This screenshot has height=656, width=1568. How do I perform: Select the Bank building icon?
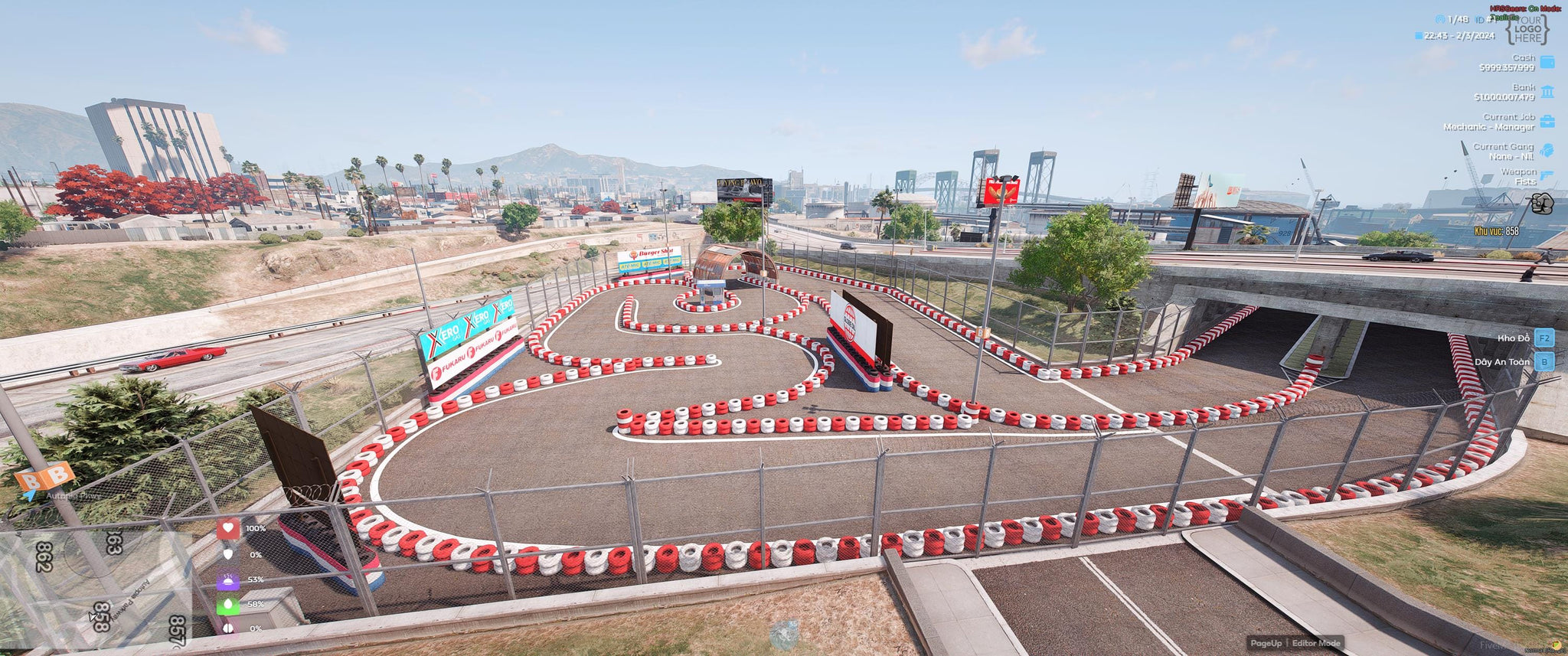(x=1547, y=92)
